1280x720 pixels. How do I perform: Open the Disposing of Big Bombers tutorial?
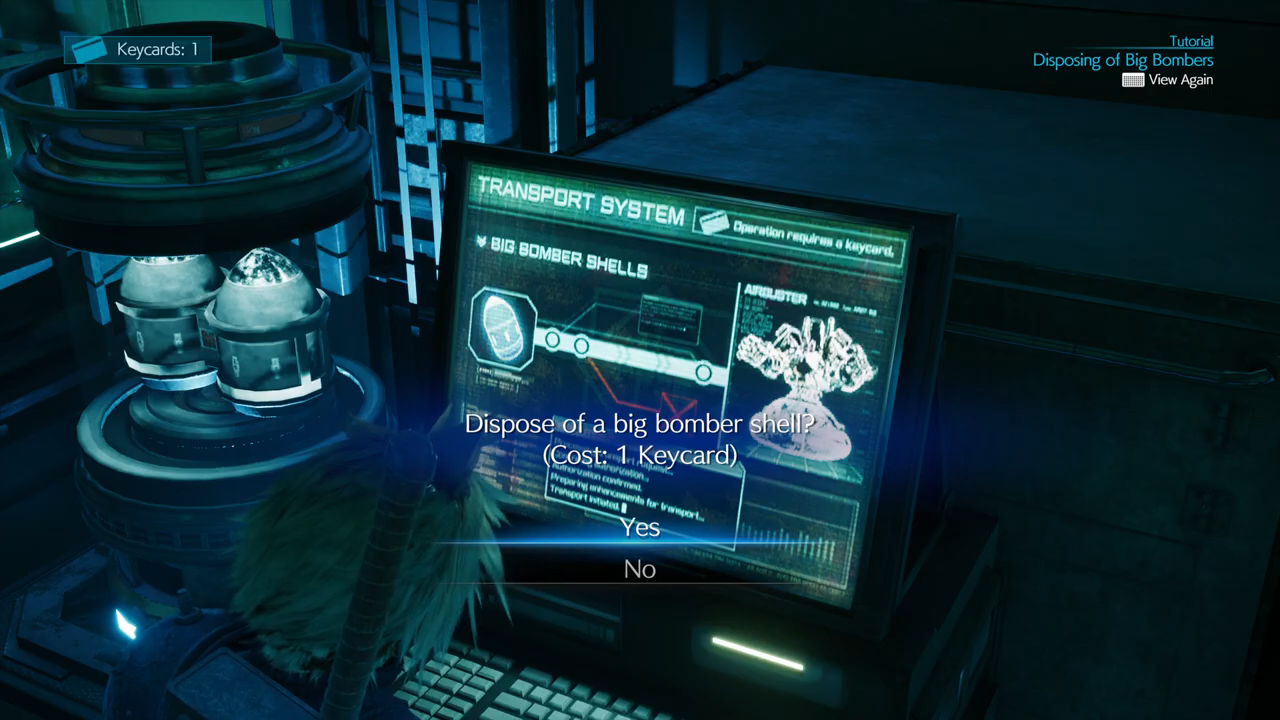pyautogui.click(x=1122, y=60)
